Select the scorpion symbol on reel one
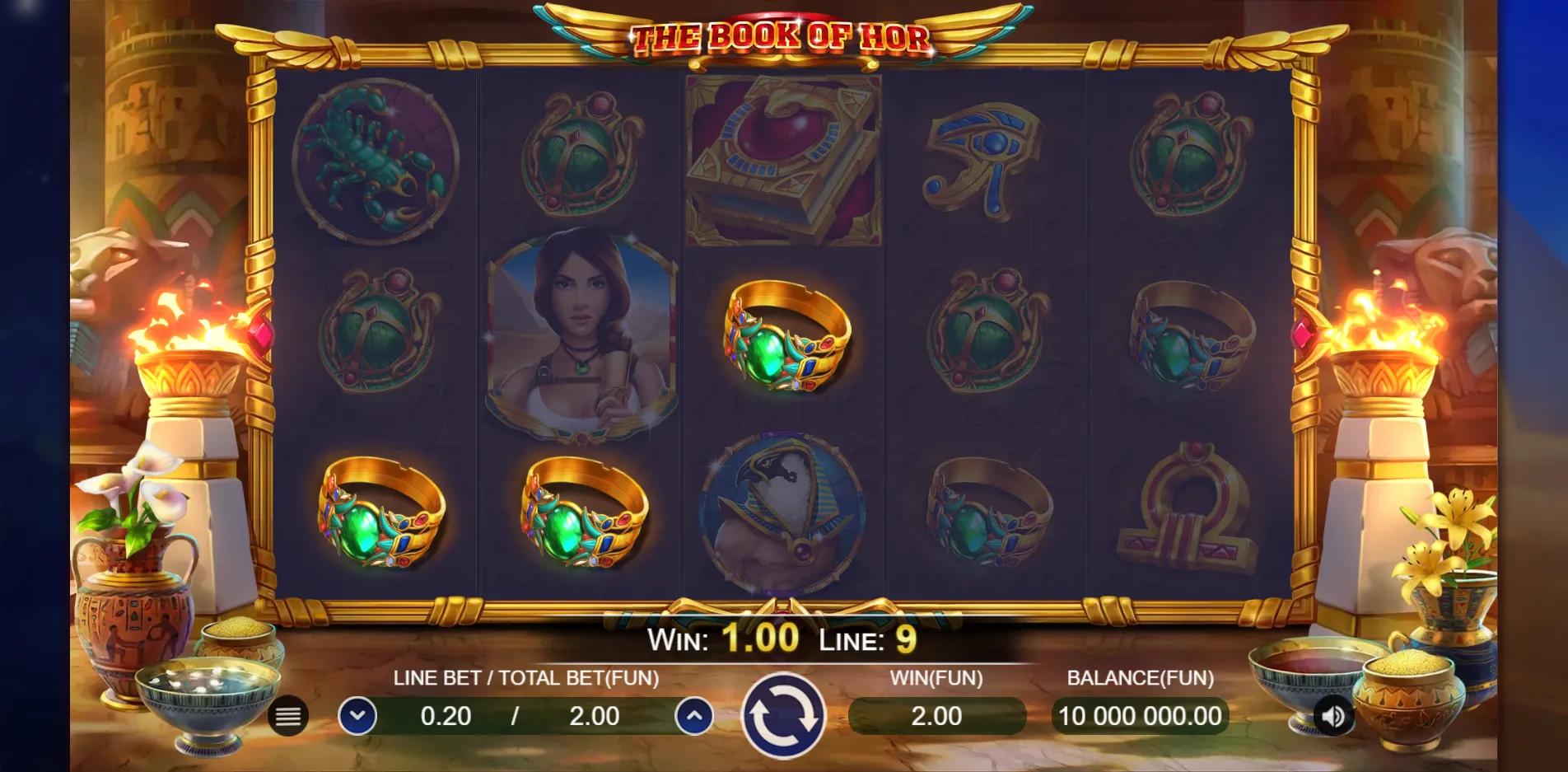The height and width of the screenshot is (772, 1568). (x=375, y=162)
